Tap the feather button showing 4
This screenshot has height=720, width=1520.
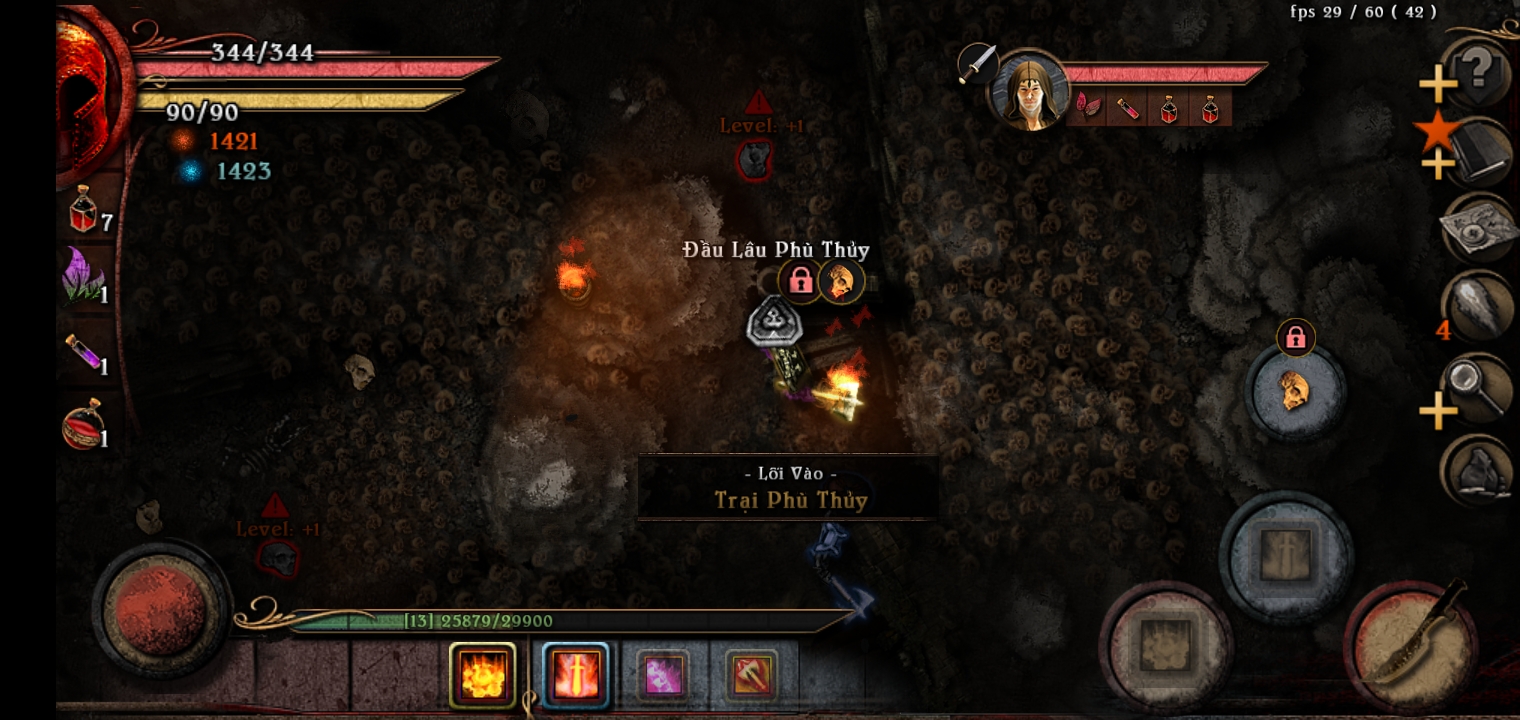[x=1478, y=307]
